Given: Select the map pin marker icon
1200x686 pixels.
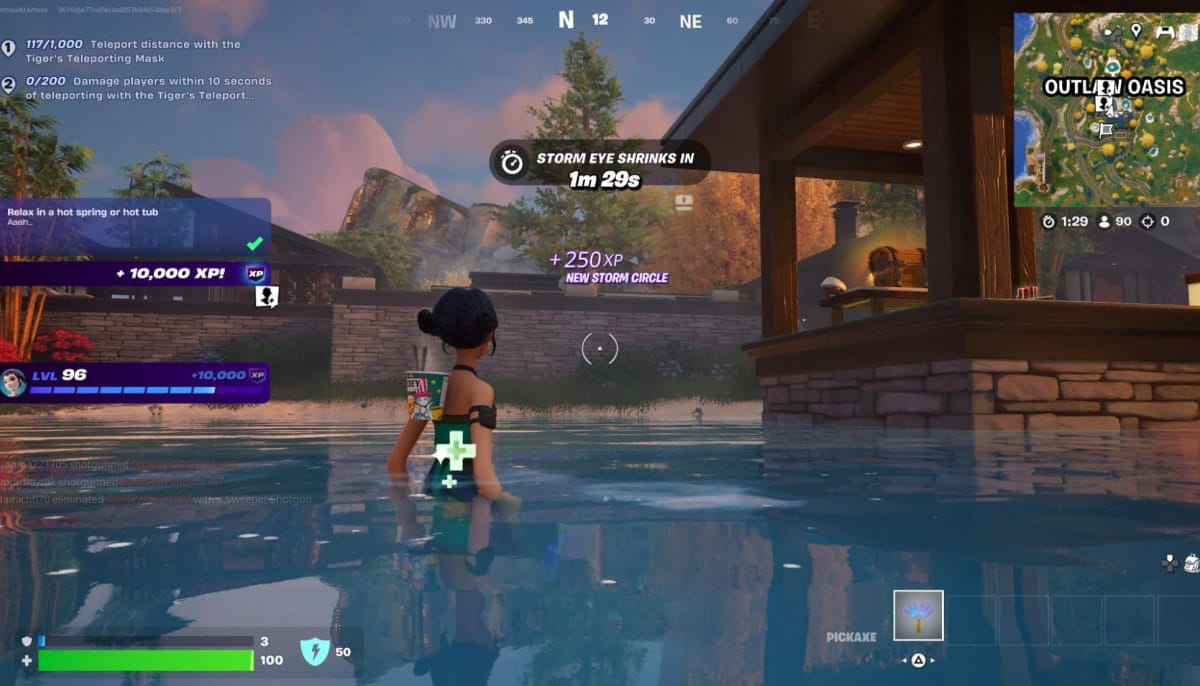Looking at the screenshot, I should tap(1136, 31).
